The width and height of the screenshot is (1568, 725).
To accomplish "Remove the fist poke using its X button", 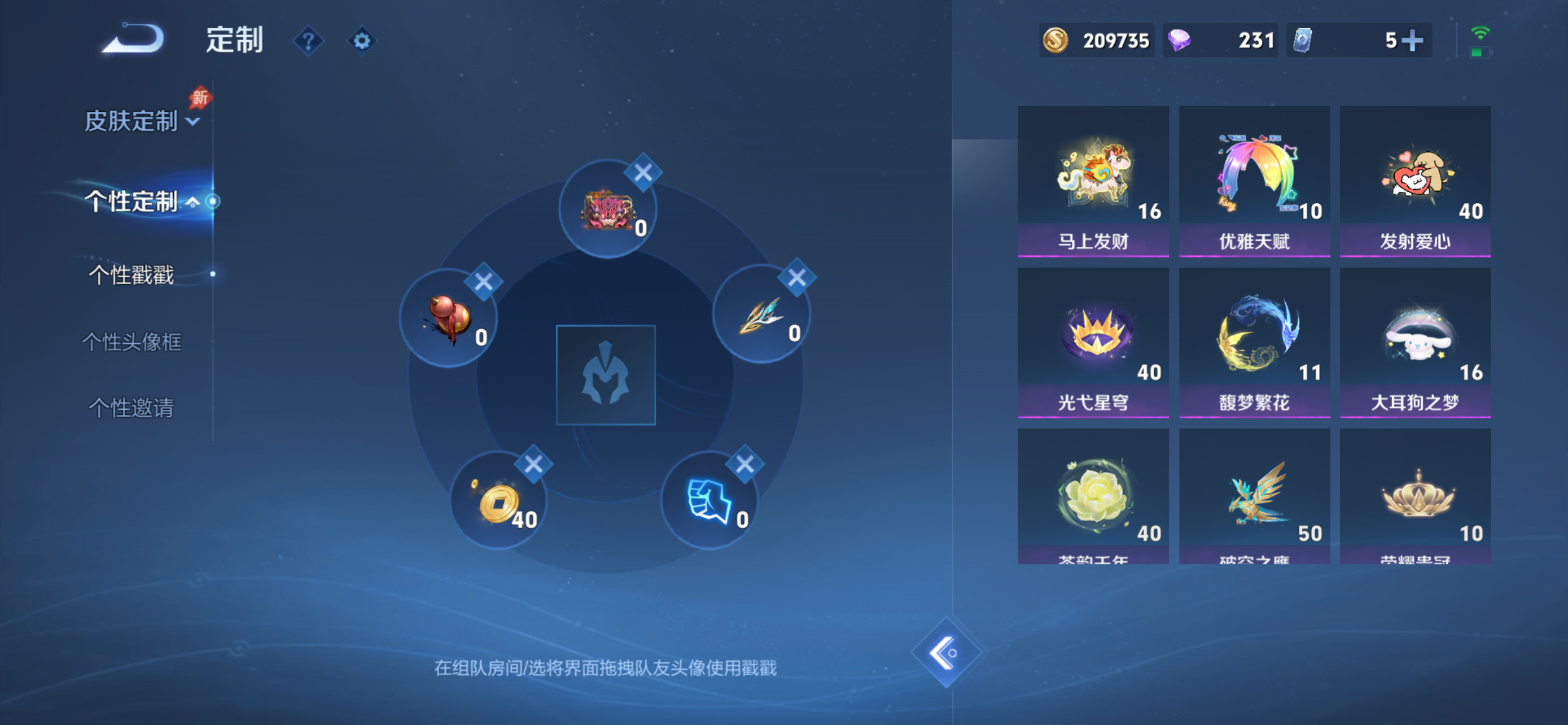I will click(x=745, y=464).
